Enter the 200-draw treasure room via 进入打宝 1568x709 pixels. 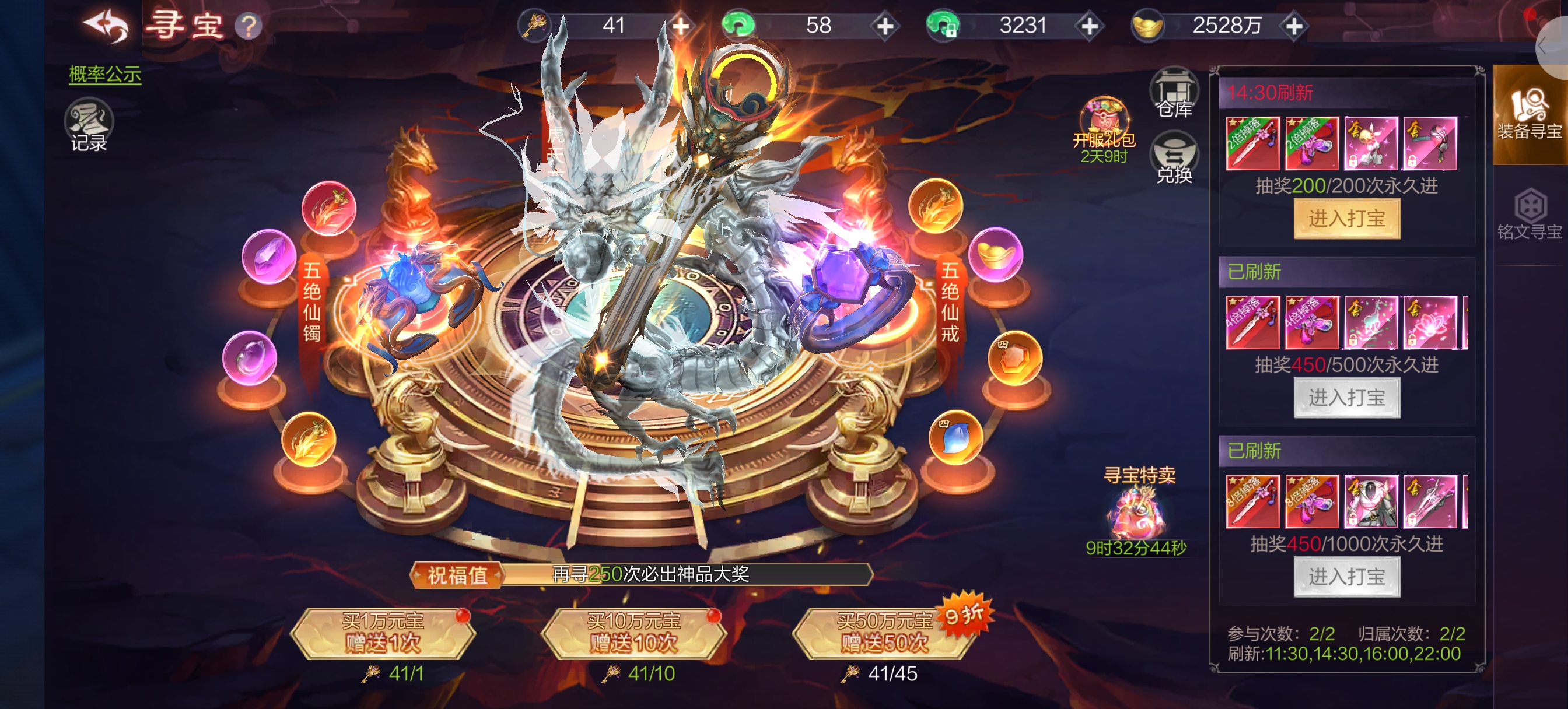point(1346,219)
